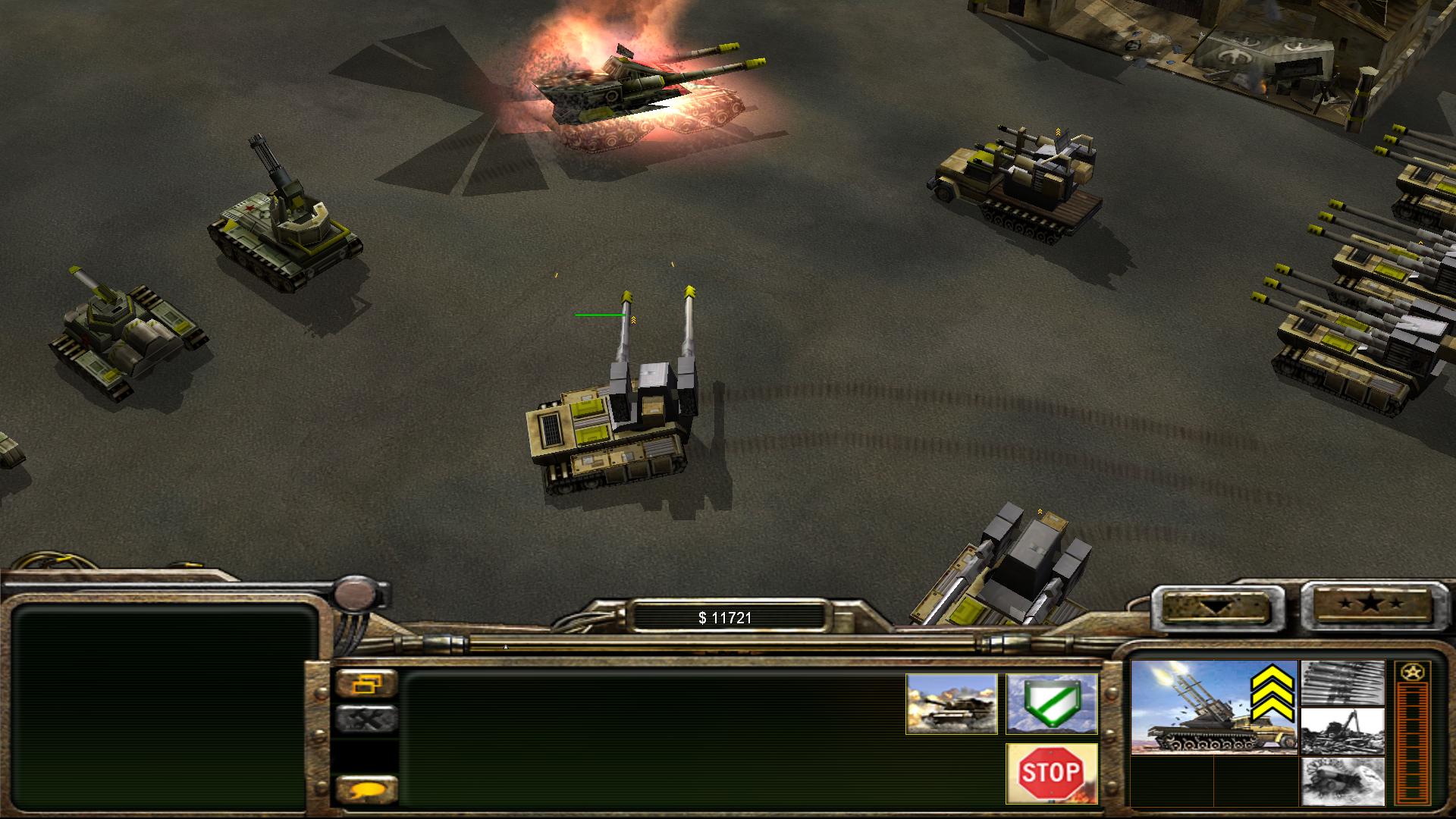Select the ammunition shells upgrade thumbnail
This screenshot has height=819, width=1456.
coord(1342,682)
